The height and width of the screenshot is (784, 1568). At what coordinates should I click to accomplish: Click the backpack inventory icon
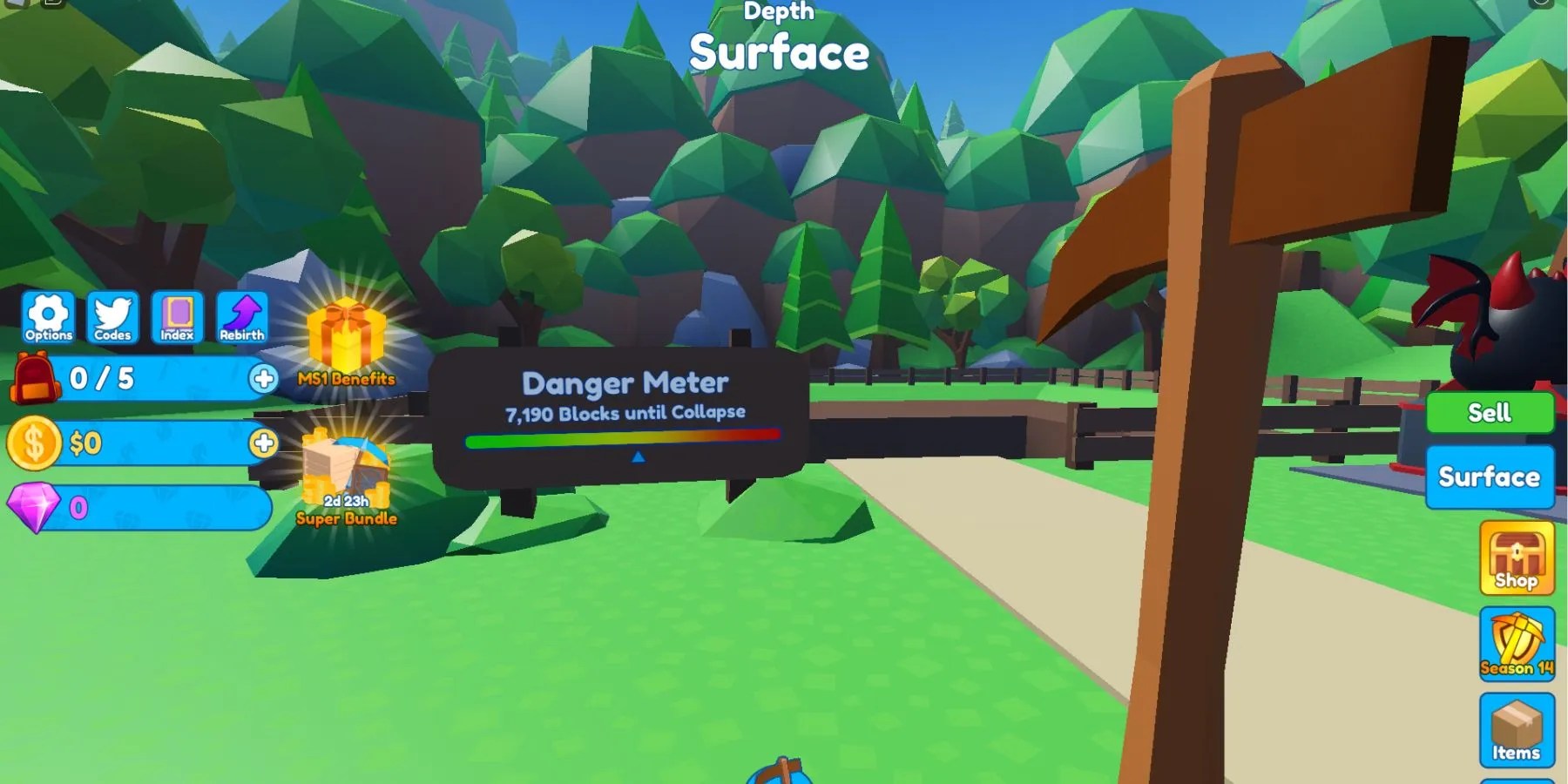coord(33,380)
